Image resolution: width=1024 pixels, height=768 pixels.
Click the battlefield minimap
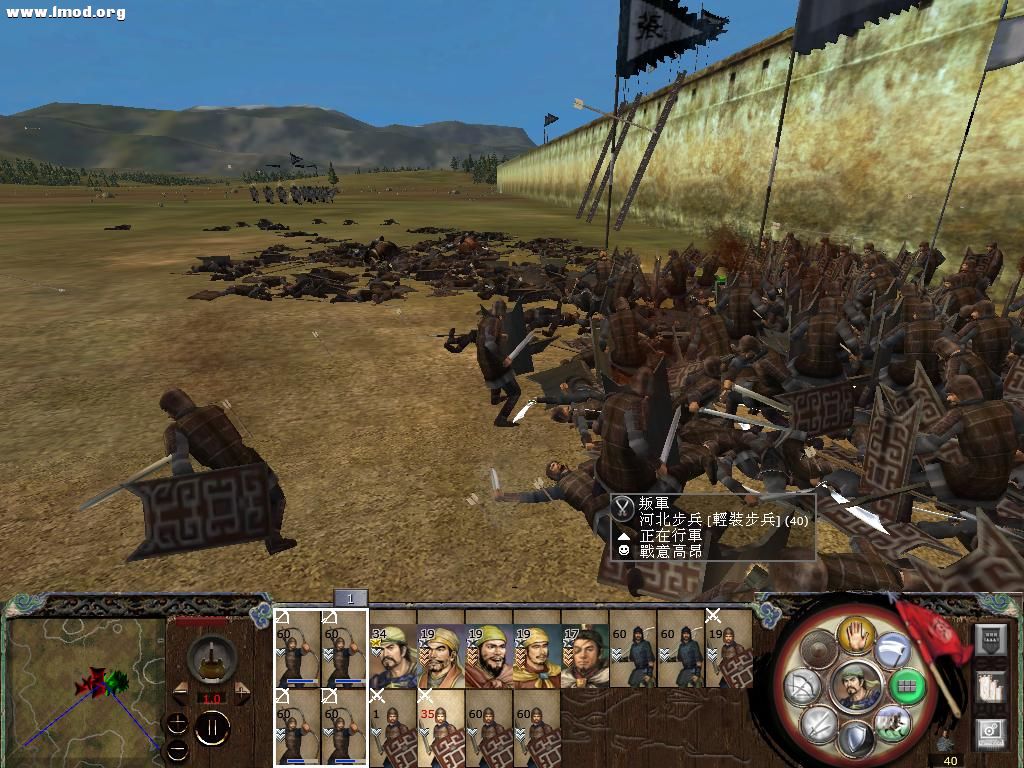(x=85, y=685)
